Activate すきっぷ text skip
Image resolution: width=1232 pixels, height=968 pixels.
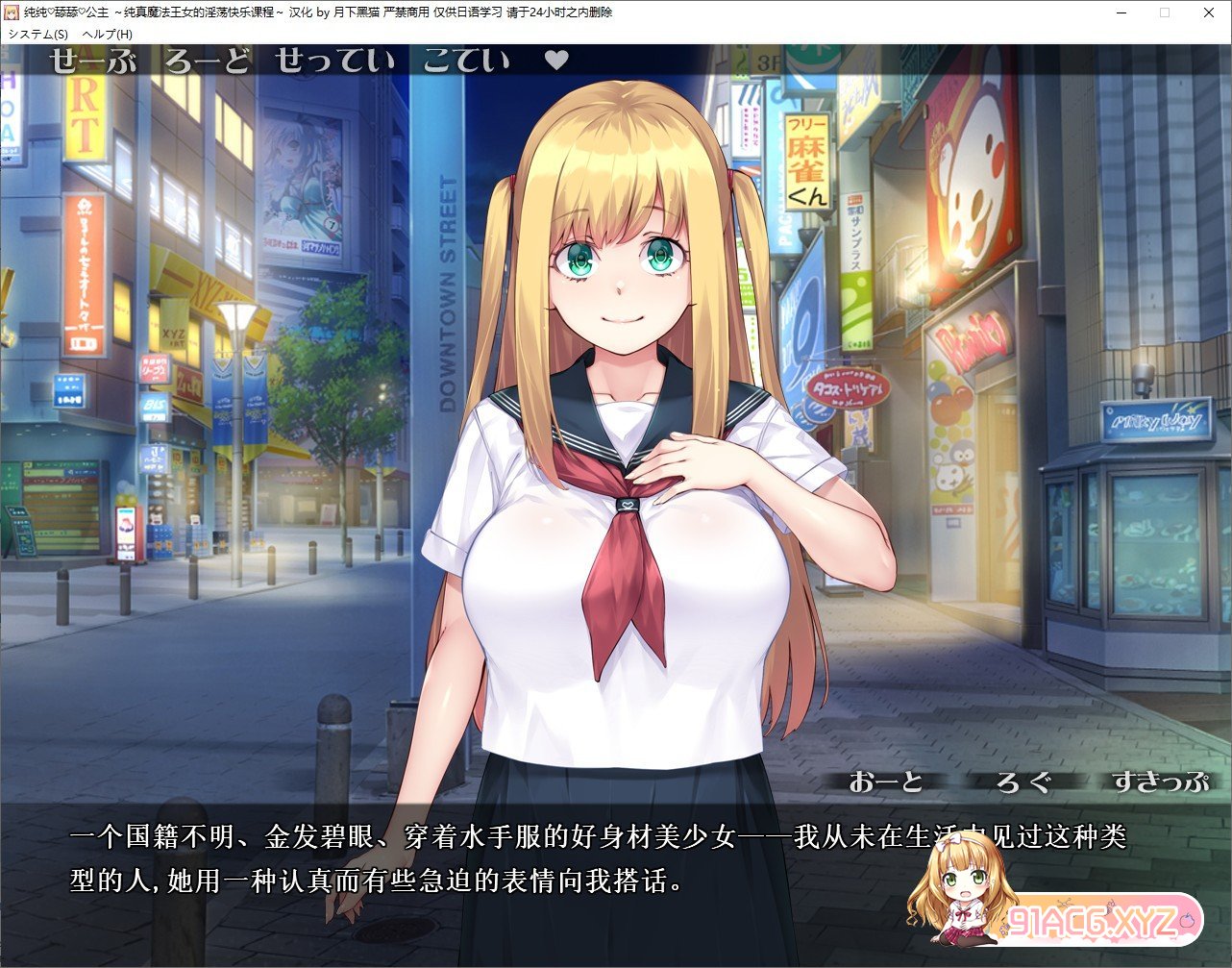coord(1161,782)
